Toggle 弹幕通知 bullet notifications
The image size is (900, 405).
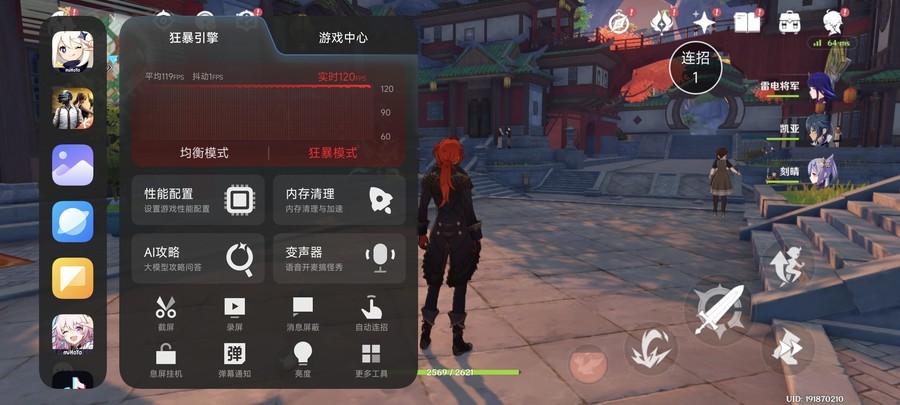234,359
